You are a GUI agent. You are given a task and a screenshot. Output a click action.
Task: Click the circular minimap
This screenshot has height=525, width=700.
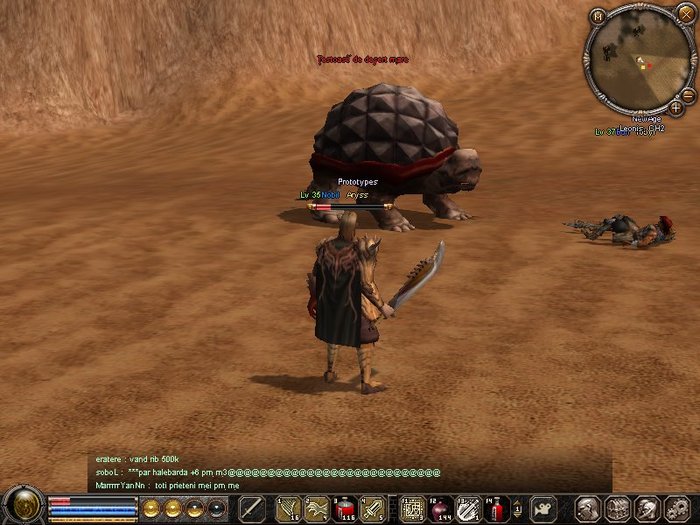[x=637, y=61]
